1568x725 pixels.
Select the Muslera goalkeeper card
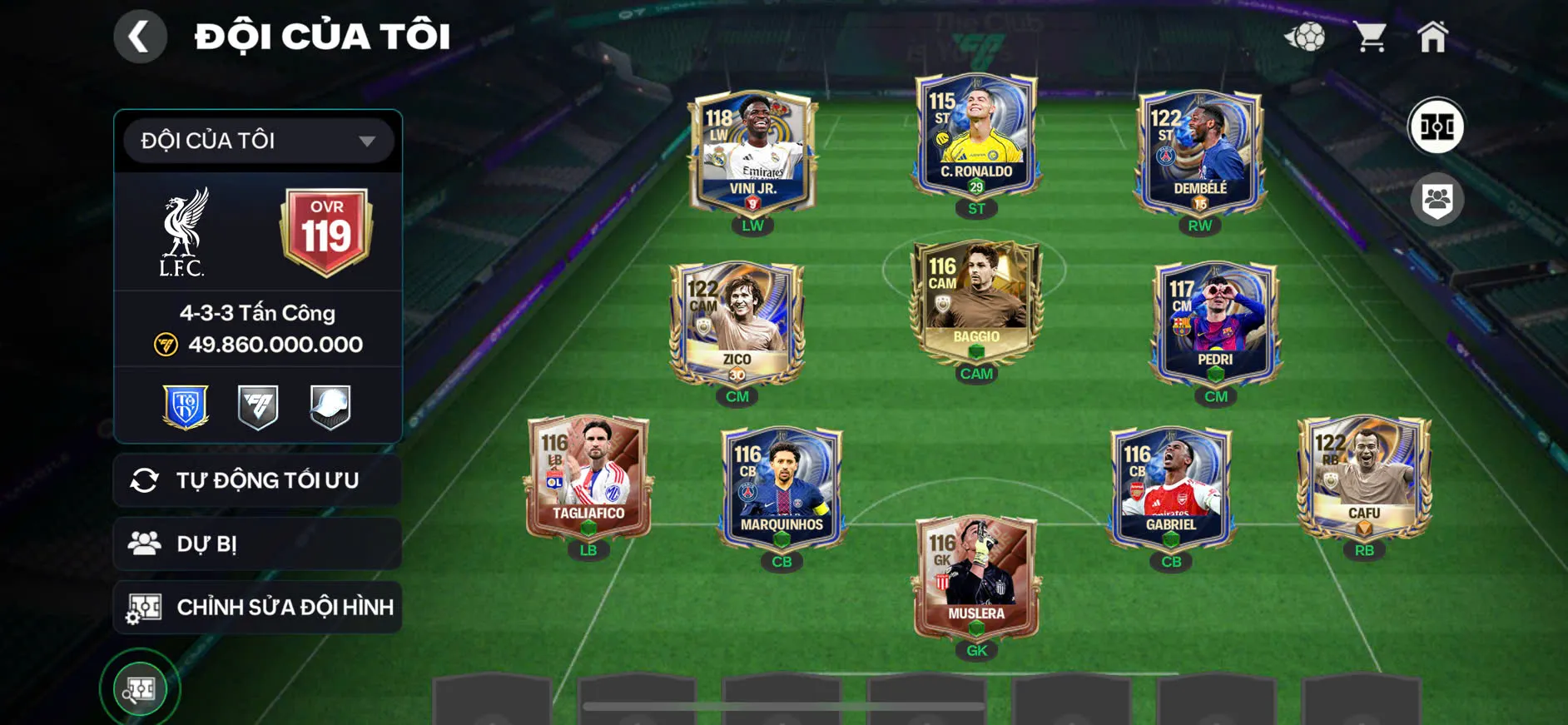(976, 578)
